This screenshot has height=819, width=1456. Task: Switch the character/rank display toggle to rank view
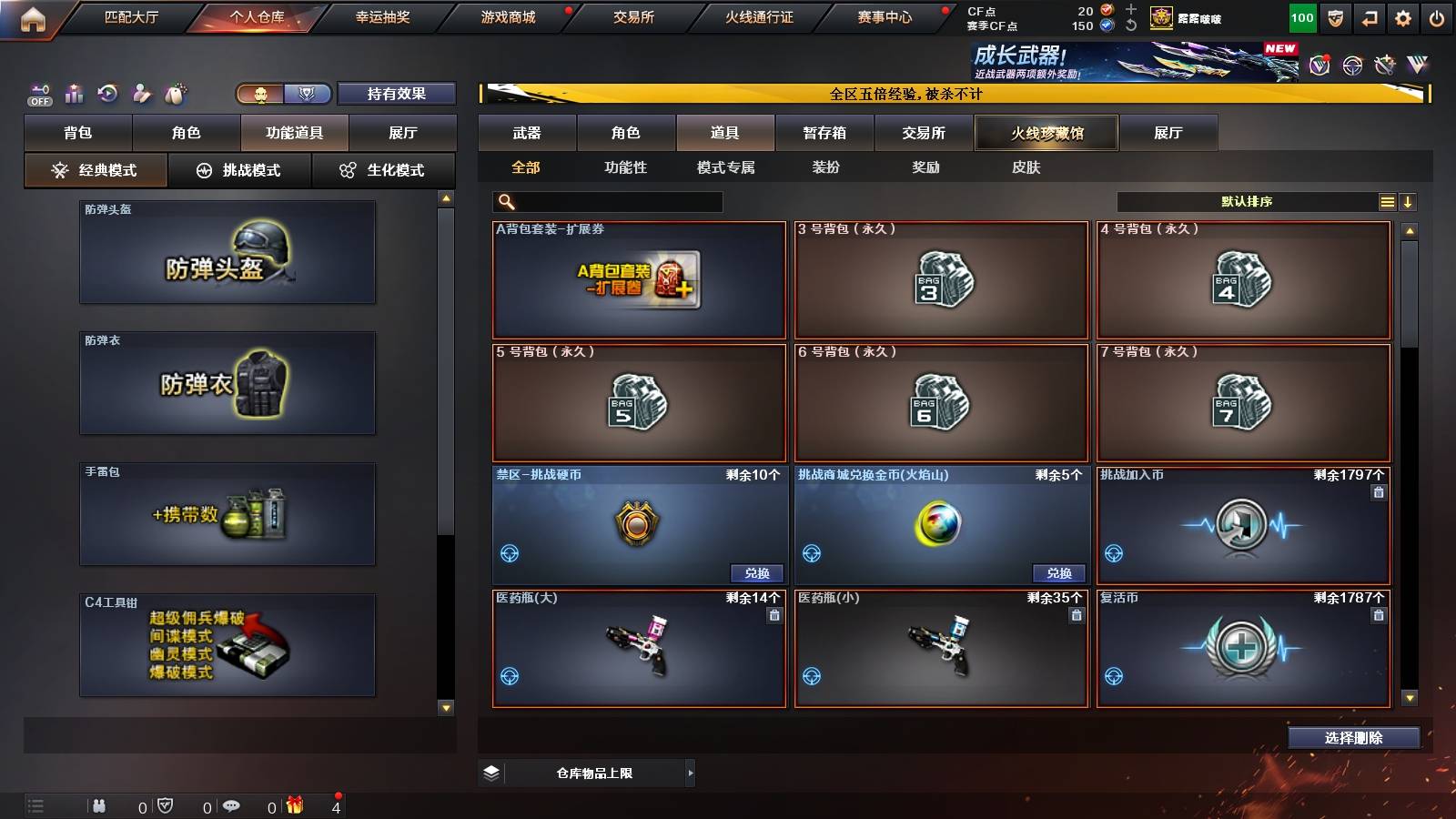coord(306,93)
